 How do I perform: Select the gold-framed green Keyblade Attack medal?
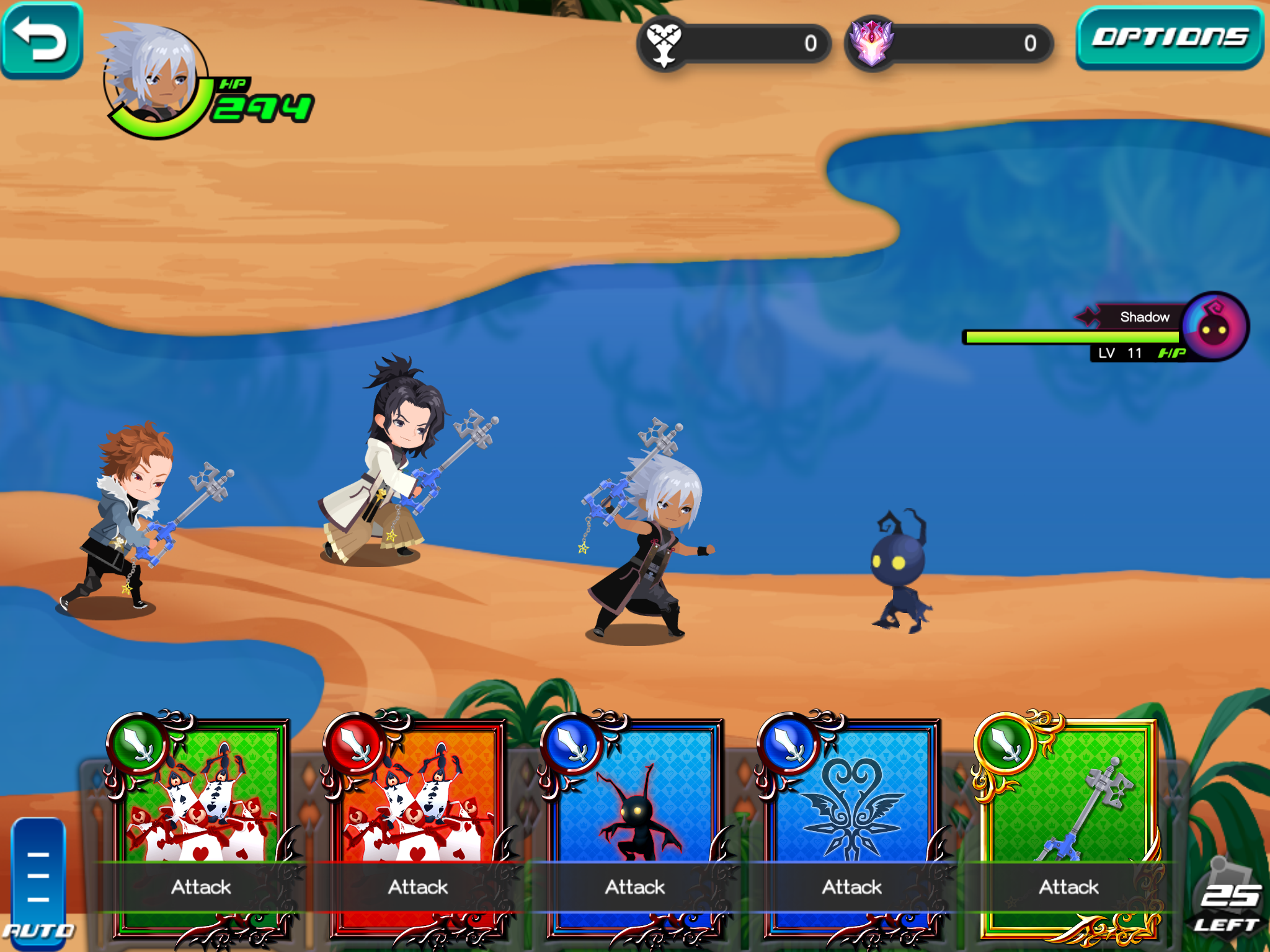pos(1069,824)
